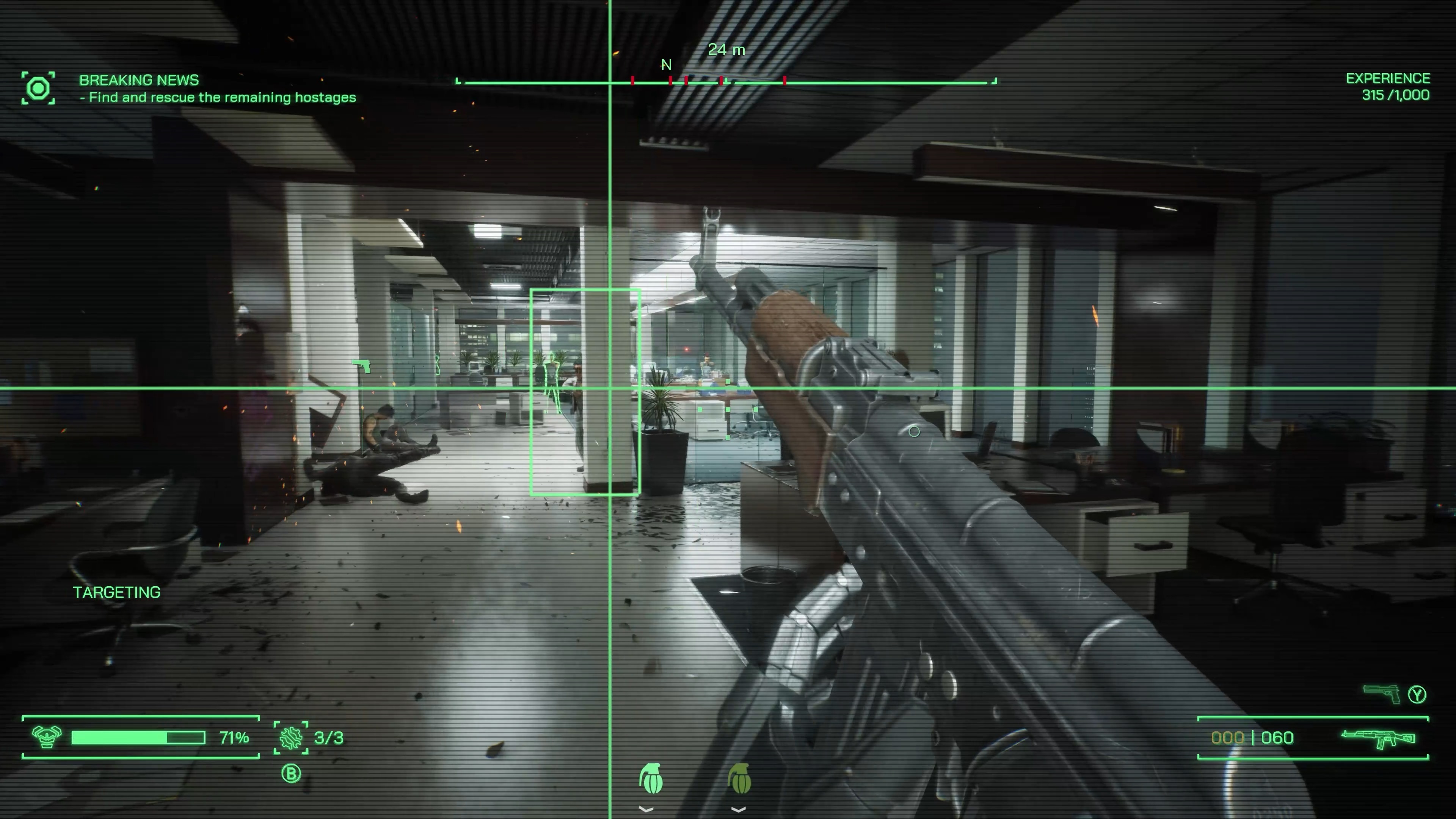Select the objective tracker target icon

[38, 88]
